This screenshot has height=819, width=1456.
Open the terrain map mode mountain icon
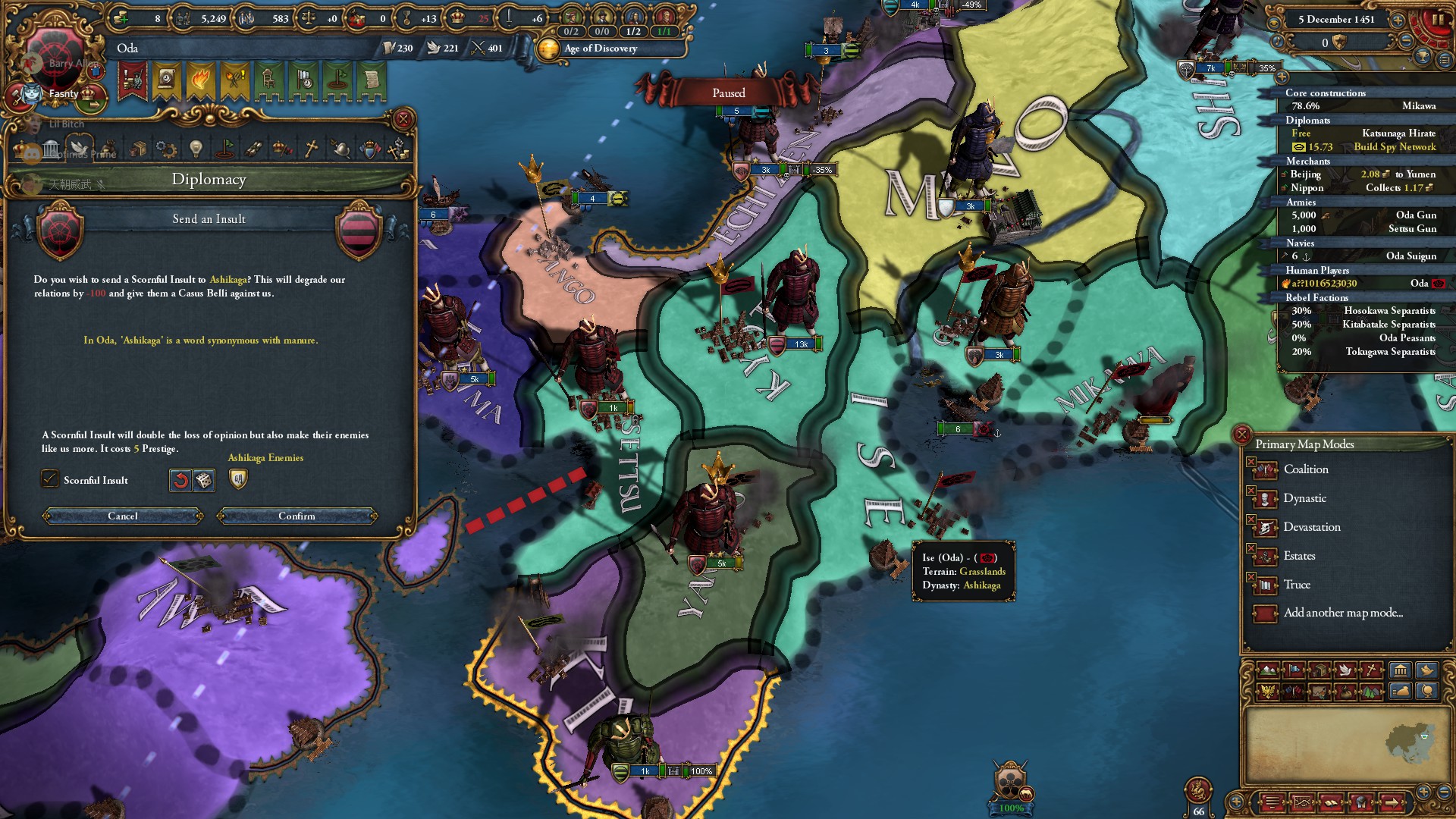coord(1268,670)
